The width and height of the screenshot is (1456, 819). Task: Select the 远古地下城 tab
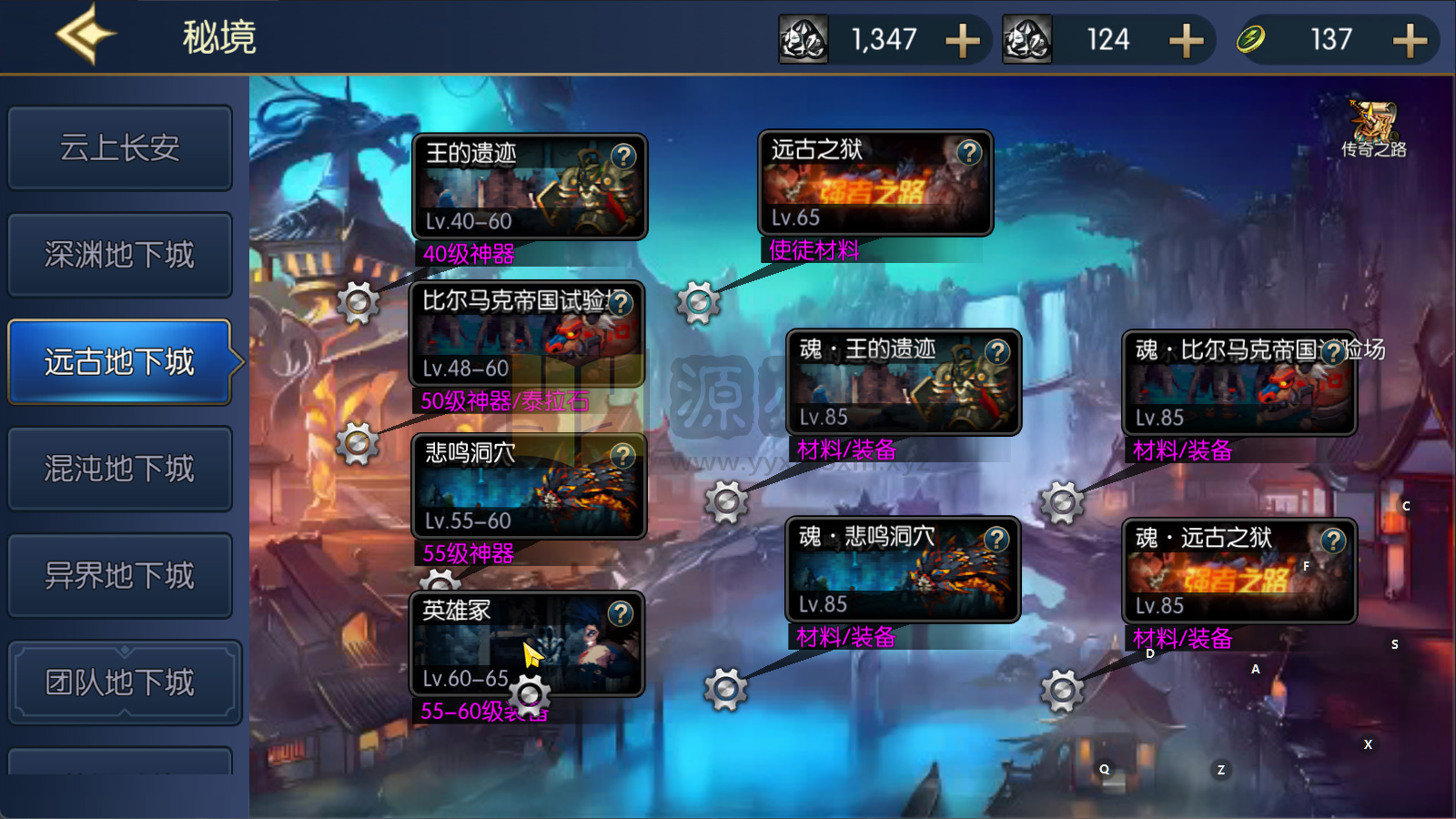(x=119, y=361)
